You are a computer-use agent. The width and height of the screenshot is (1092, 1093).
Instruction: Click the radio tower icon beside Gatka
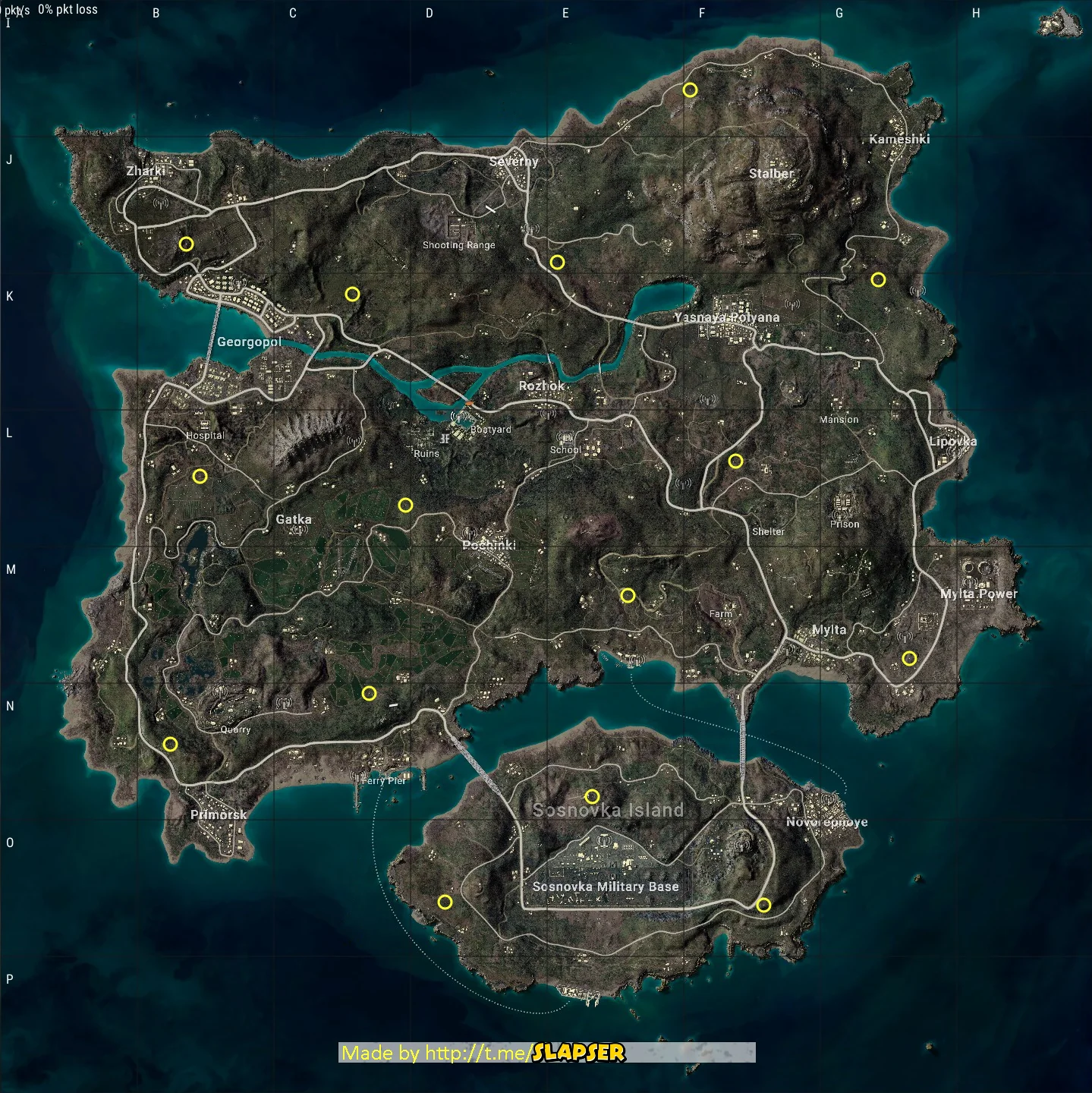pos(299,530)
